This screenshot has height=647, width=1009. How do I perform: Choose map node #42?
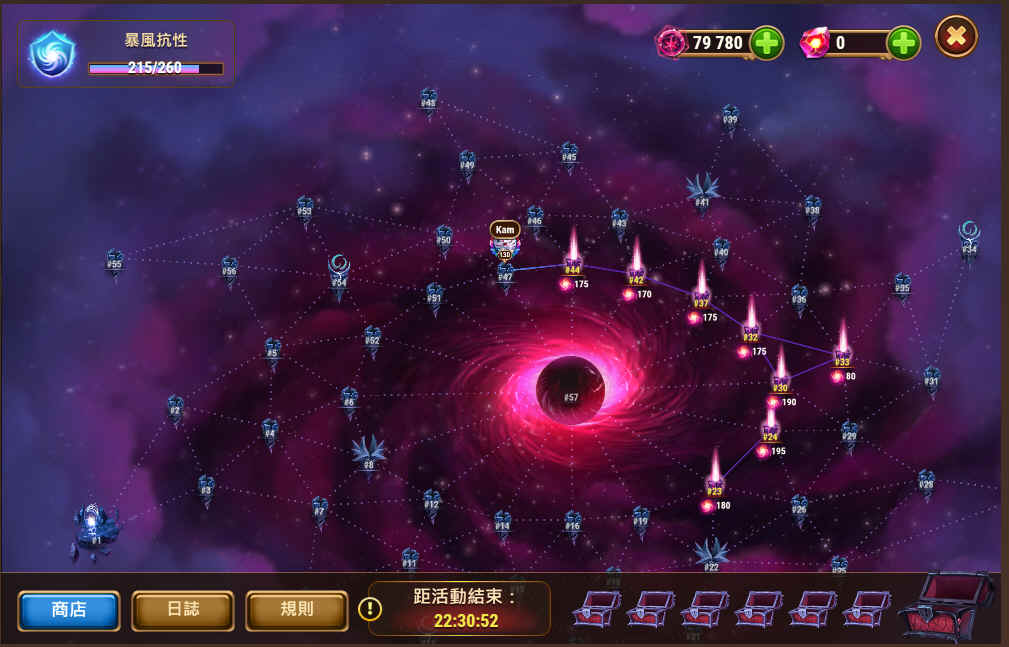(636, 275)
